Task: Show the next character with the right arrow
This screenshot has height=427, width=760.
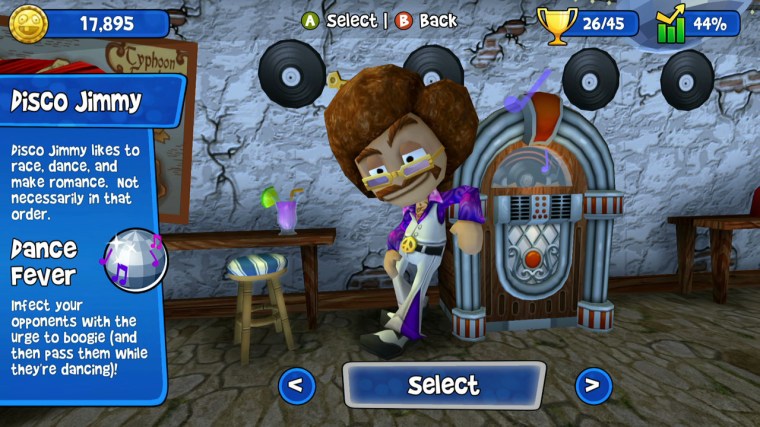Action: point(593,385)
